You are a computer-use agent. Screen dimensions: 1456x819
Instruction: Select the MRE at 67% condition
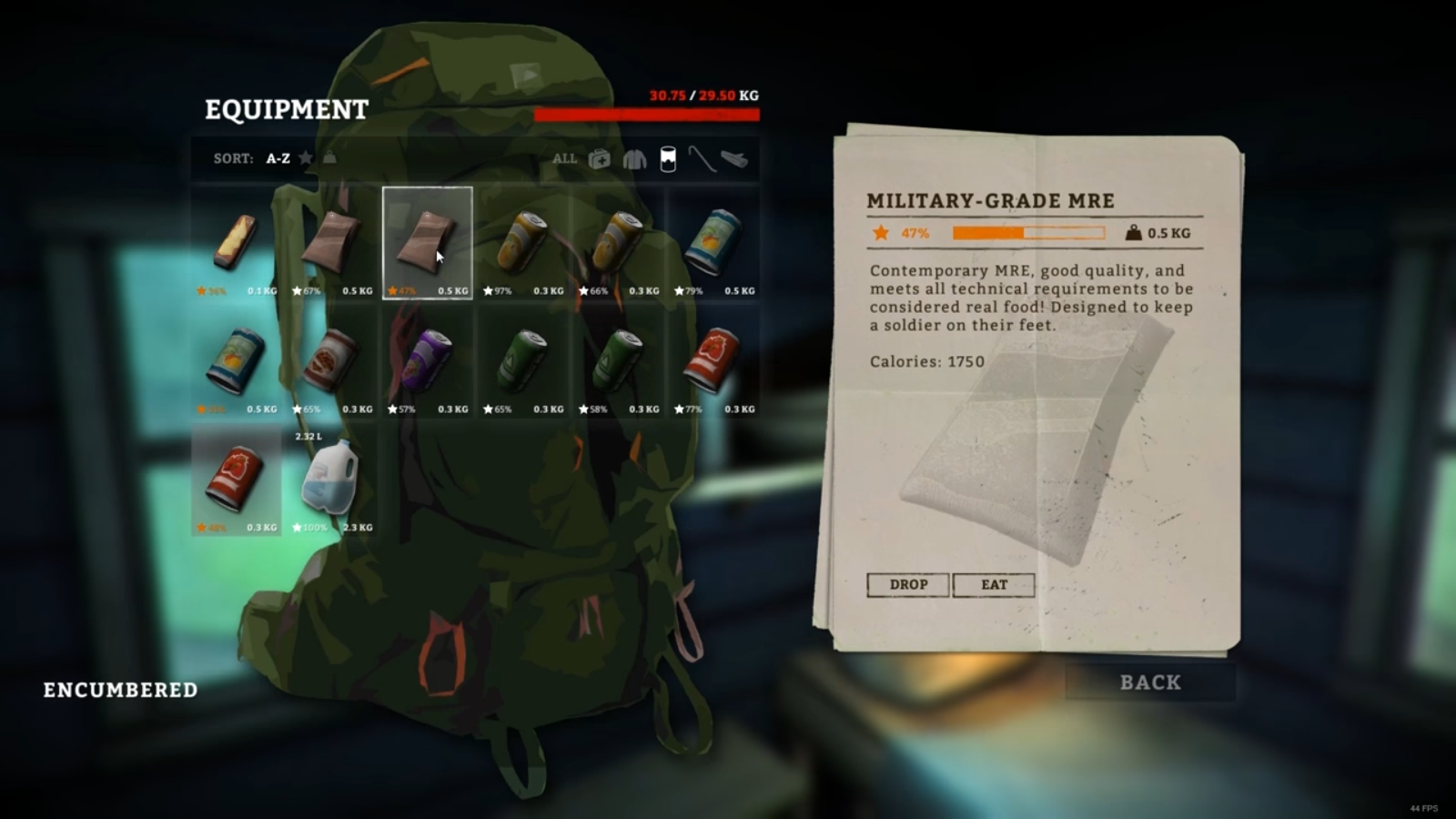[x=332, y=243]
